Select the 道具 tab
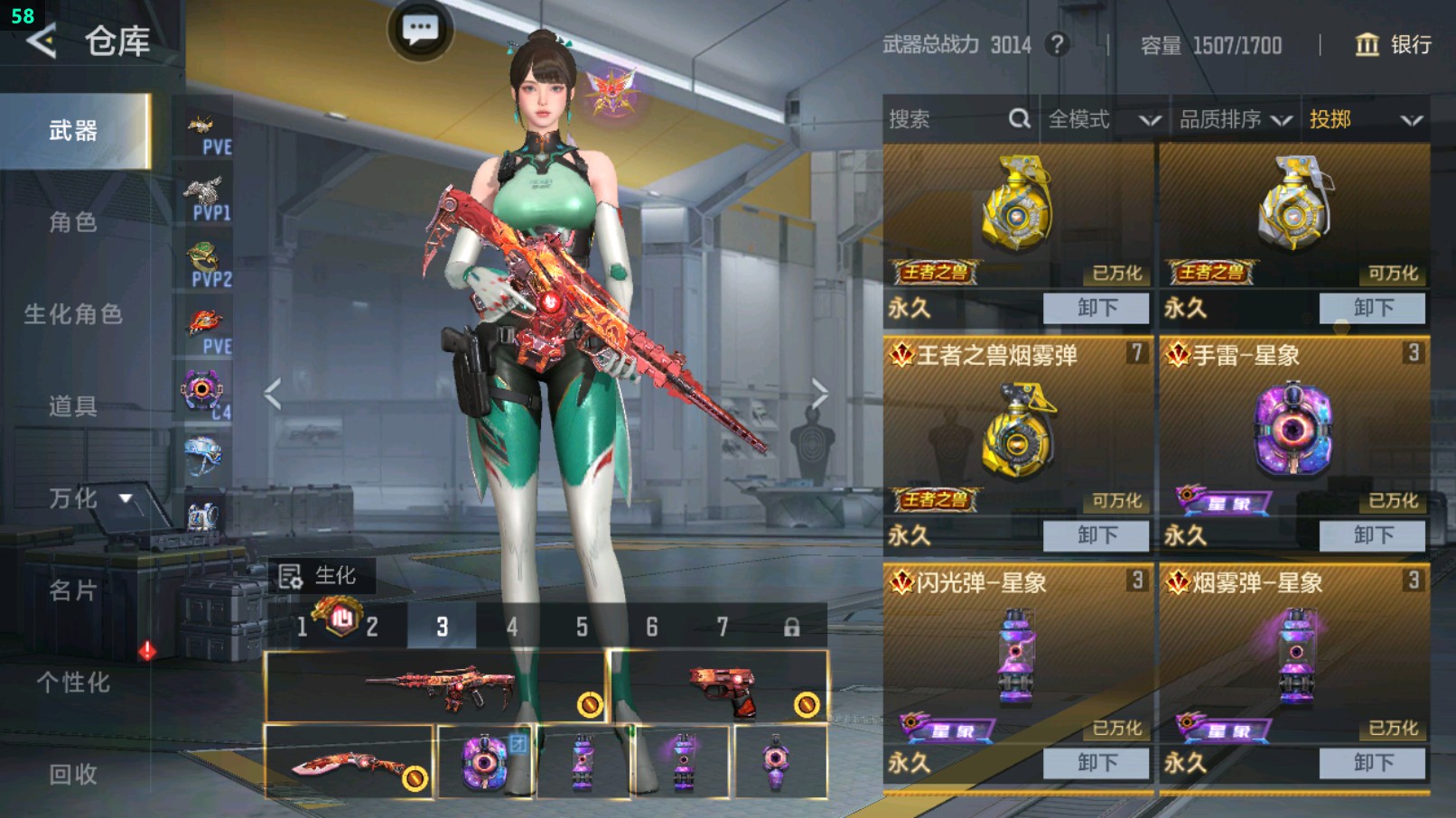Image resolution: width=1456 pixels, height=818 pixels. pyautogui.click(x=73, y=406)
